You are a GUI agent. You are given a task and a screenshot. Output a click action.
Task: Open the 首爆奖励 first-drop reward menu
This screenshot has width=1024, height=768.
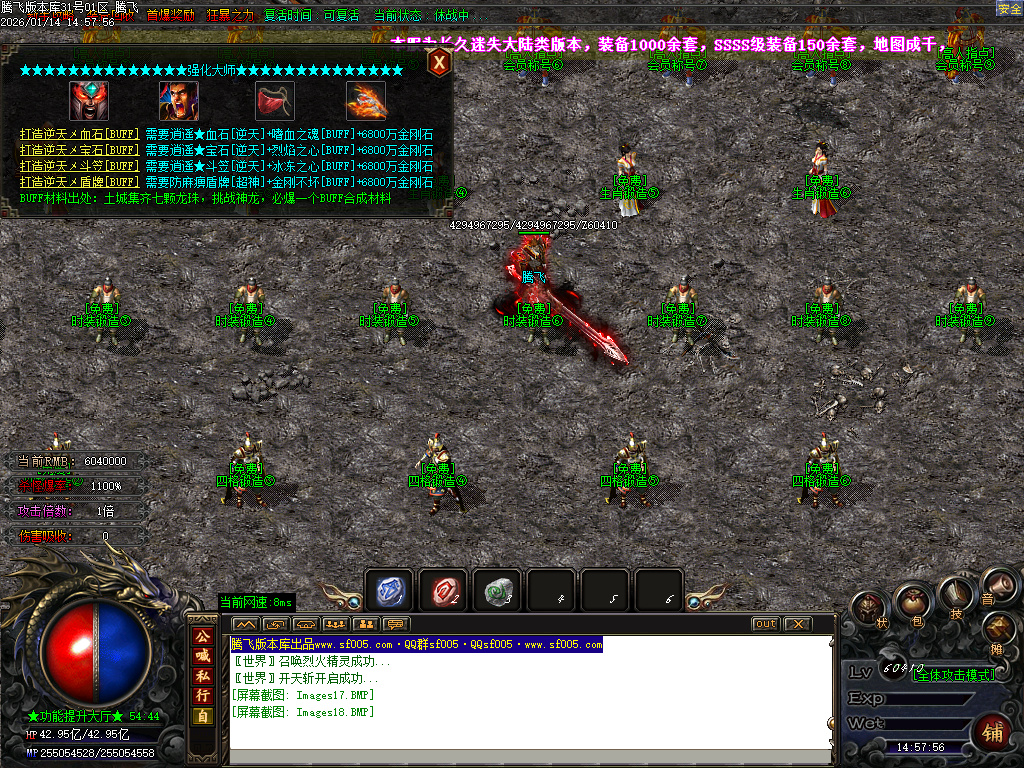170,15
